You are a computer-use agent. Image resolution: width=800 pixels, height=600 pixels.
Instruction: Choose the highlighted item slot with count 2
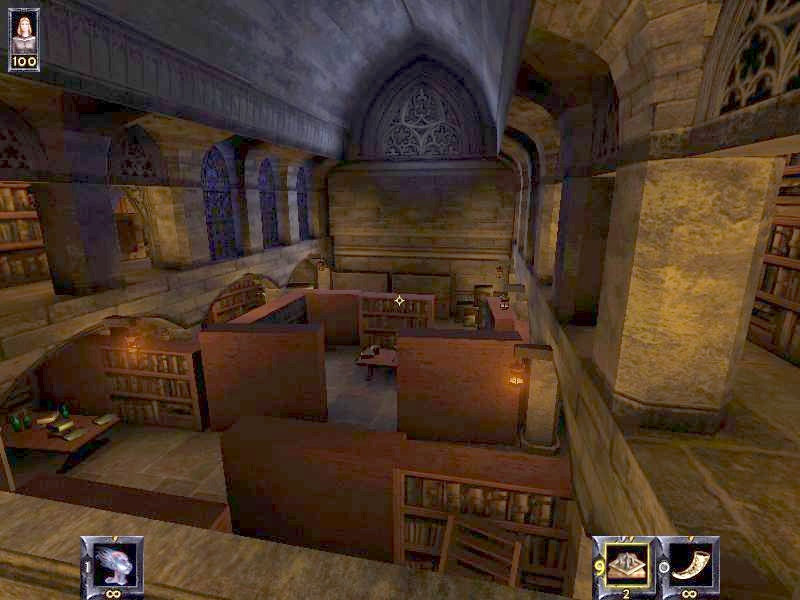tap(623, 561)
